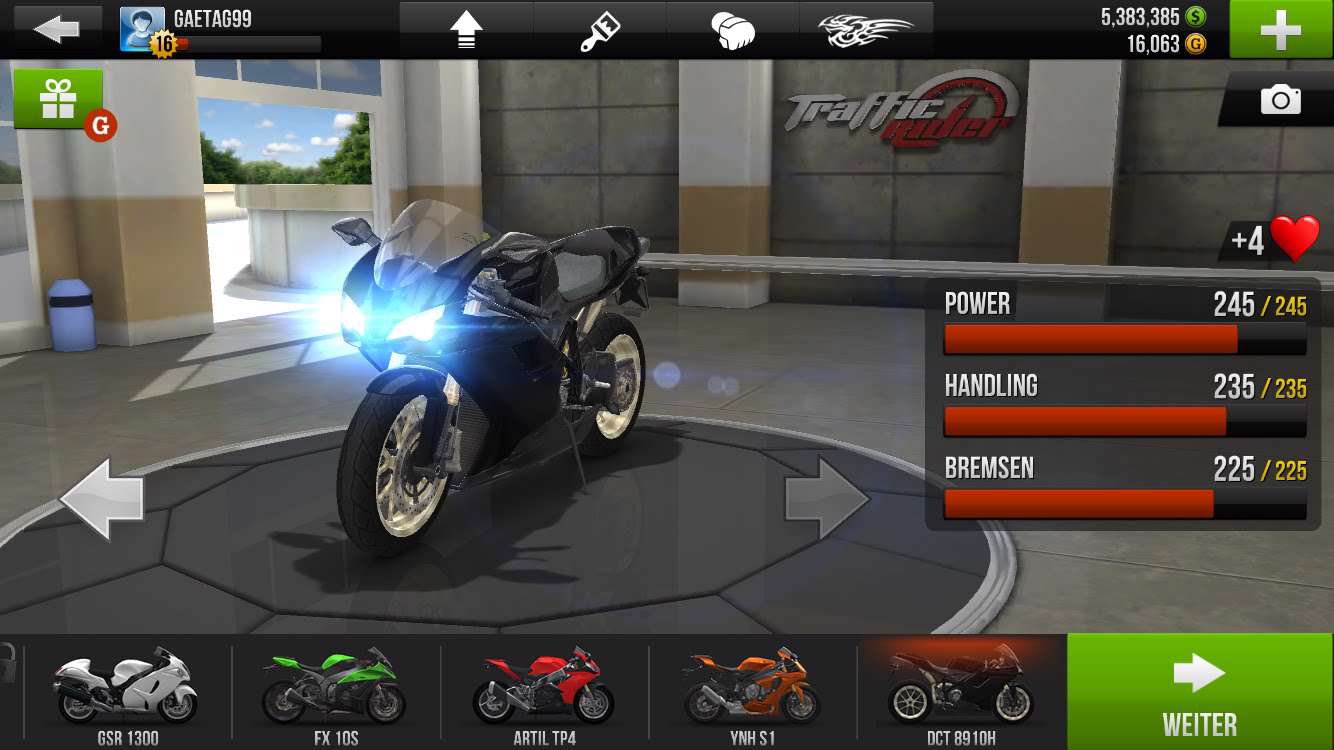Open the upgrade tab with up arrow
The width and height of the screenshot is (1334, 750).
466,30
